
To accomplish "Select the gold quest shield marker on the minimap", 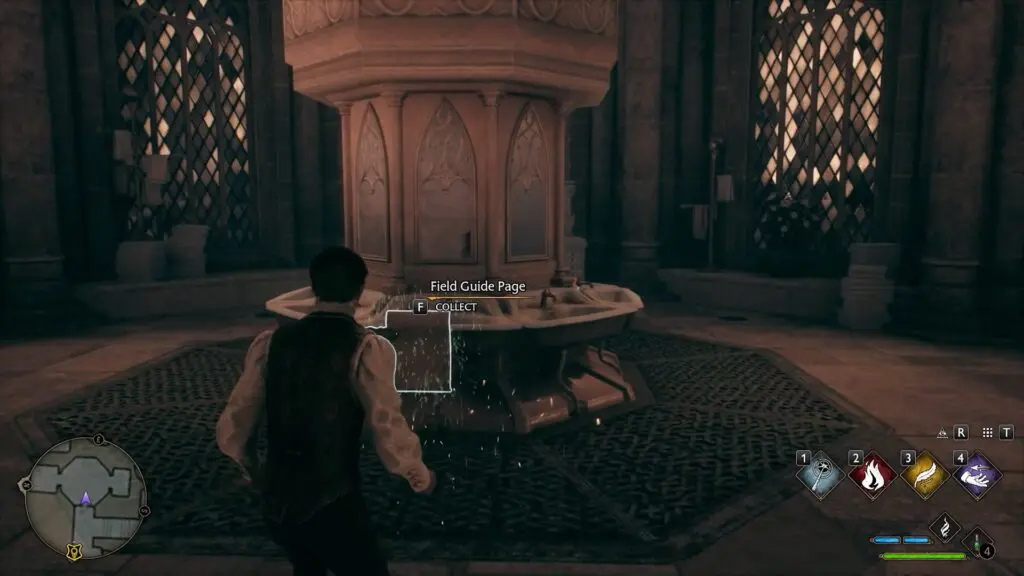I will (73, 550).
